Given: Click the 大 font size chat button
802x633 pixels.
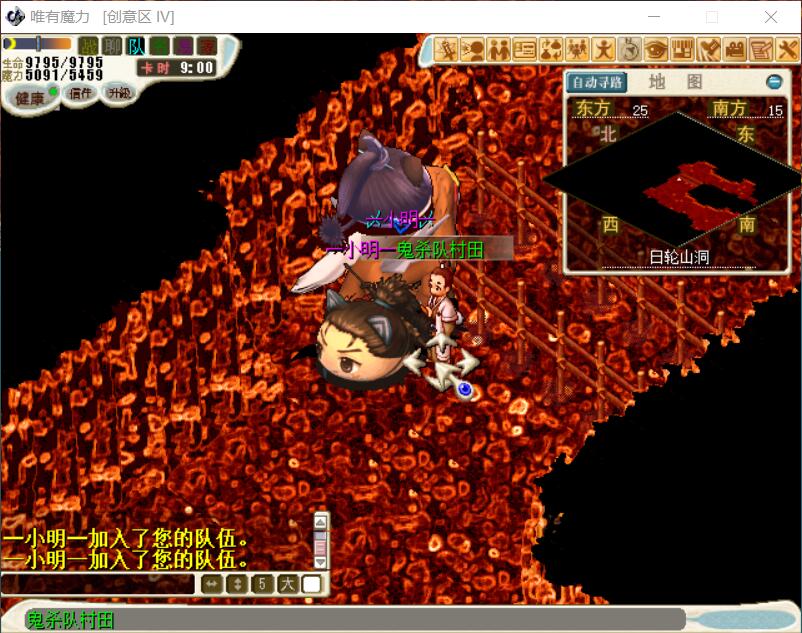Looking at the screenshot, I should point(287,584).
